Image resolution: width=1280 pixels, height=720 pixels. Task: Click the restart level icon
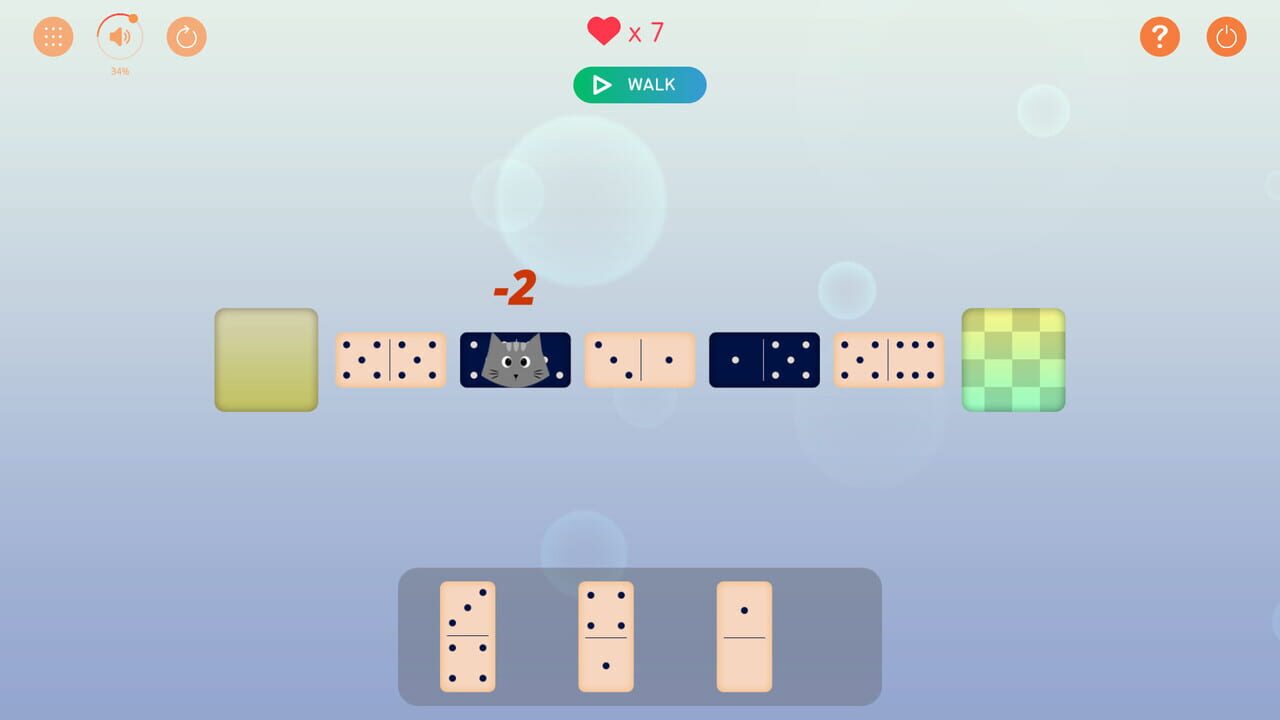(x=186, y=36)
